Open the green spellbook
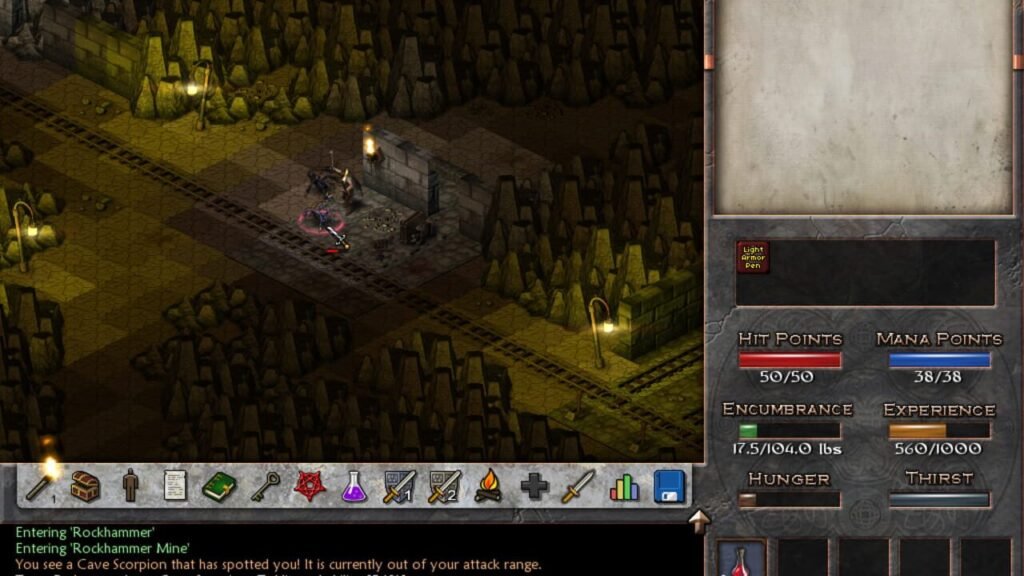This screenshot has width=1024, height=576. [x=219, y=487]
